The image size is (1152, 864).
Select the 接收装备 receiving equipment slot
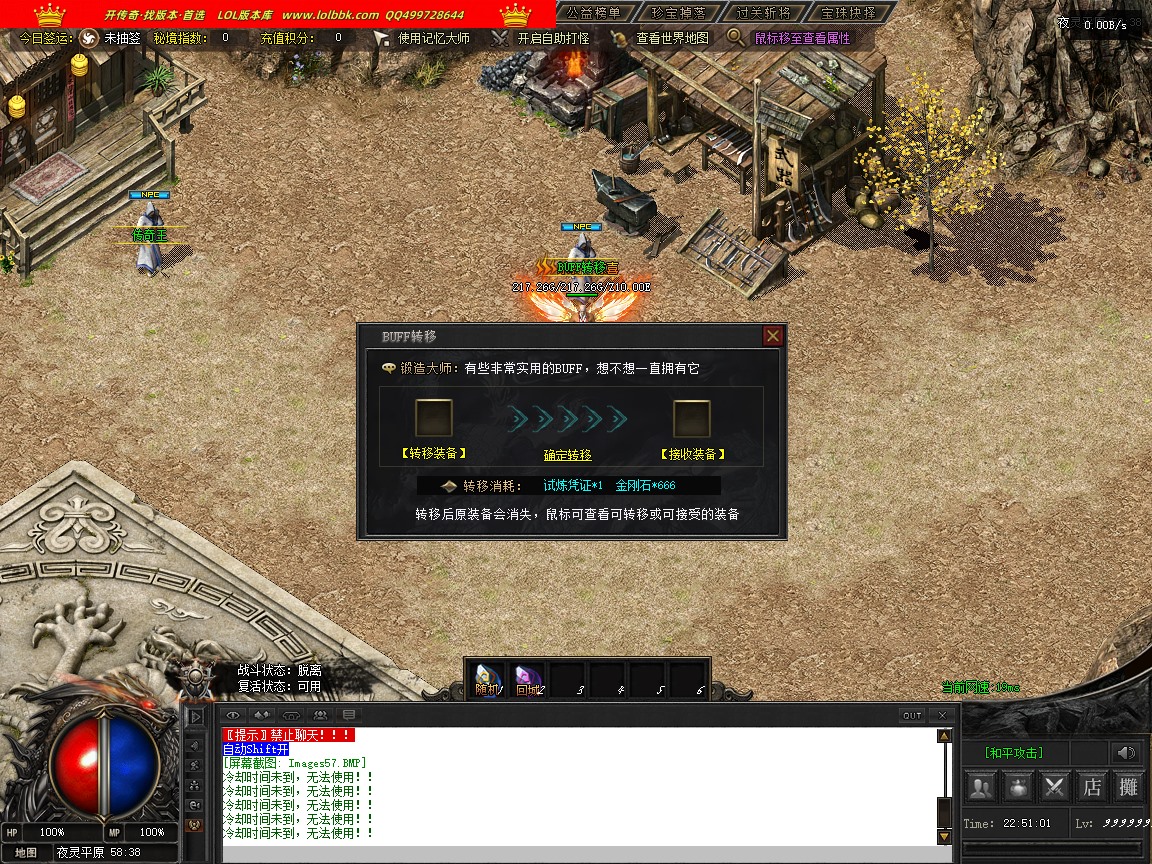pyautogui.click(x=692, y=418)
